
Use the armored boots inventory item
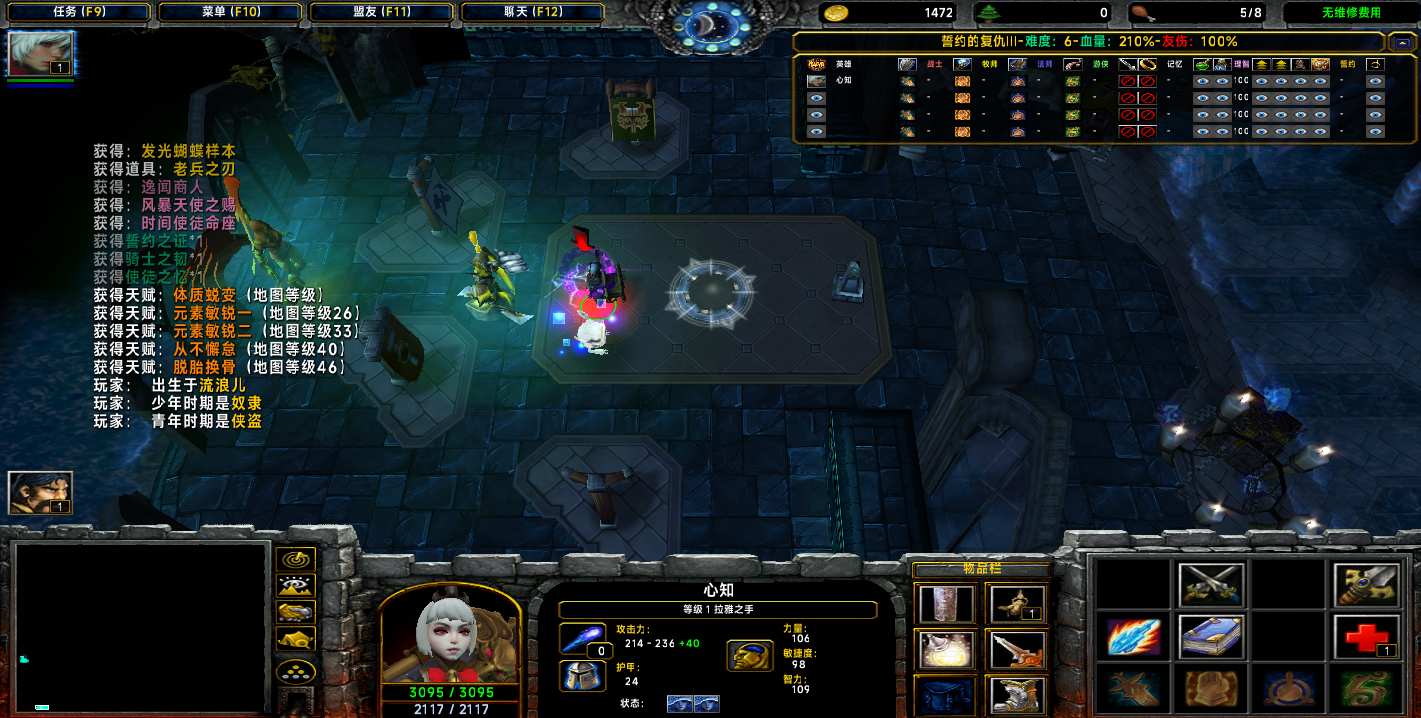(1016, 695)
